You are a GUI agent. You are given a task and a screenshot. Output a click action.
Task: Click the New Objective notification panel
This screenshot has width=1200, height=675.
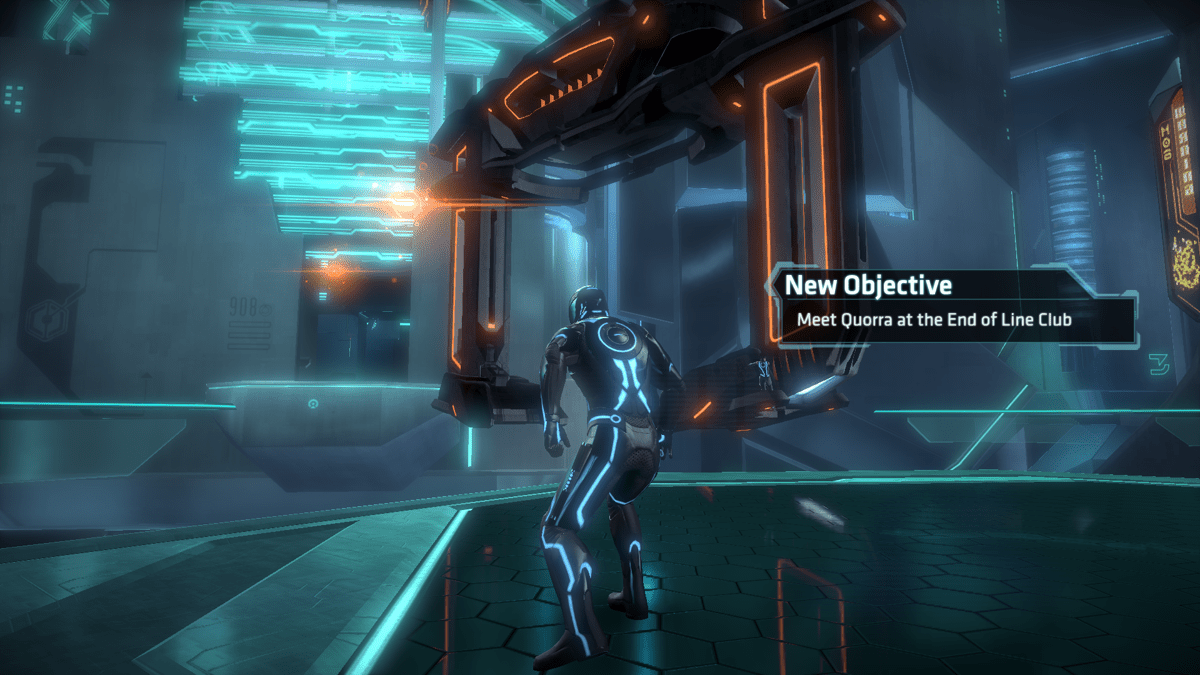[955, 305]
